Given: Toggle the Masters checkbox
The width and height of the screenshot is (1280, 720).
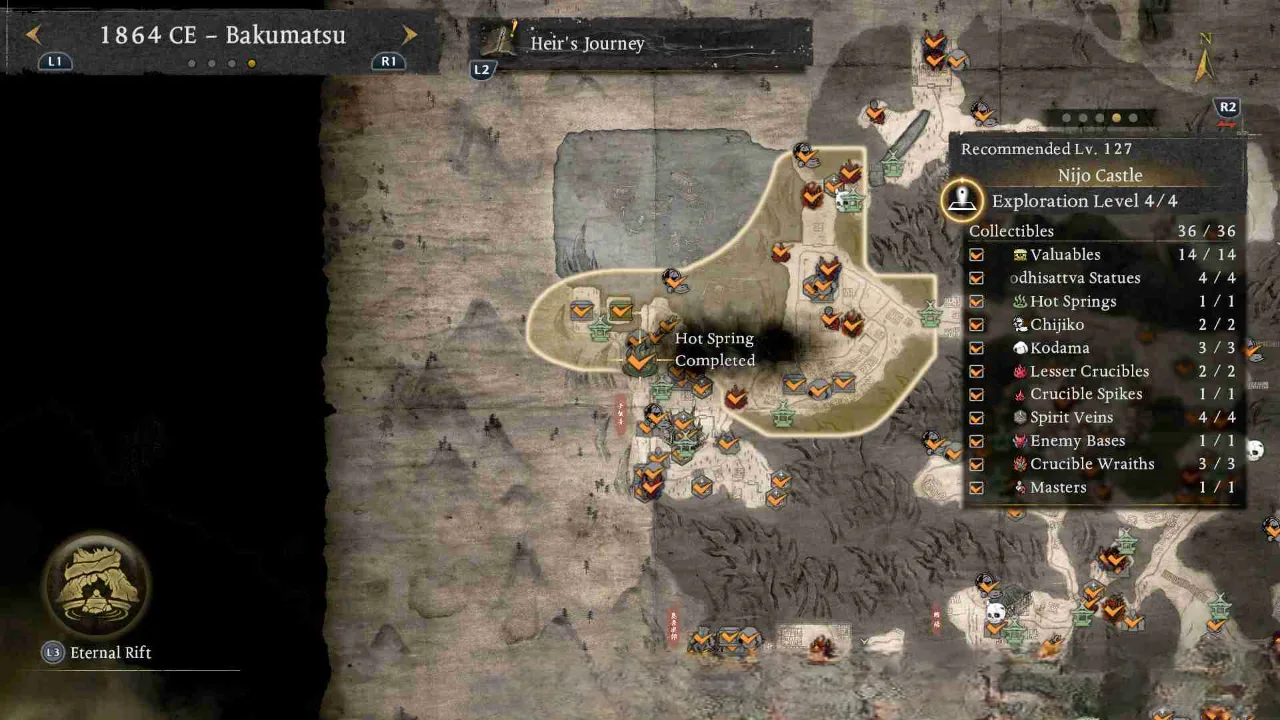Looking at the screenshot, I should tap(976, 488).
